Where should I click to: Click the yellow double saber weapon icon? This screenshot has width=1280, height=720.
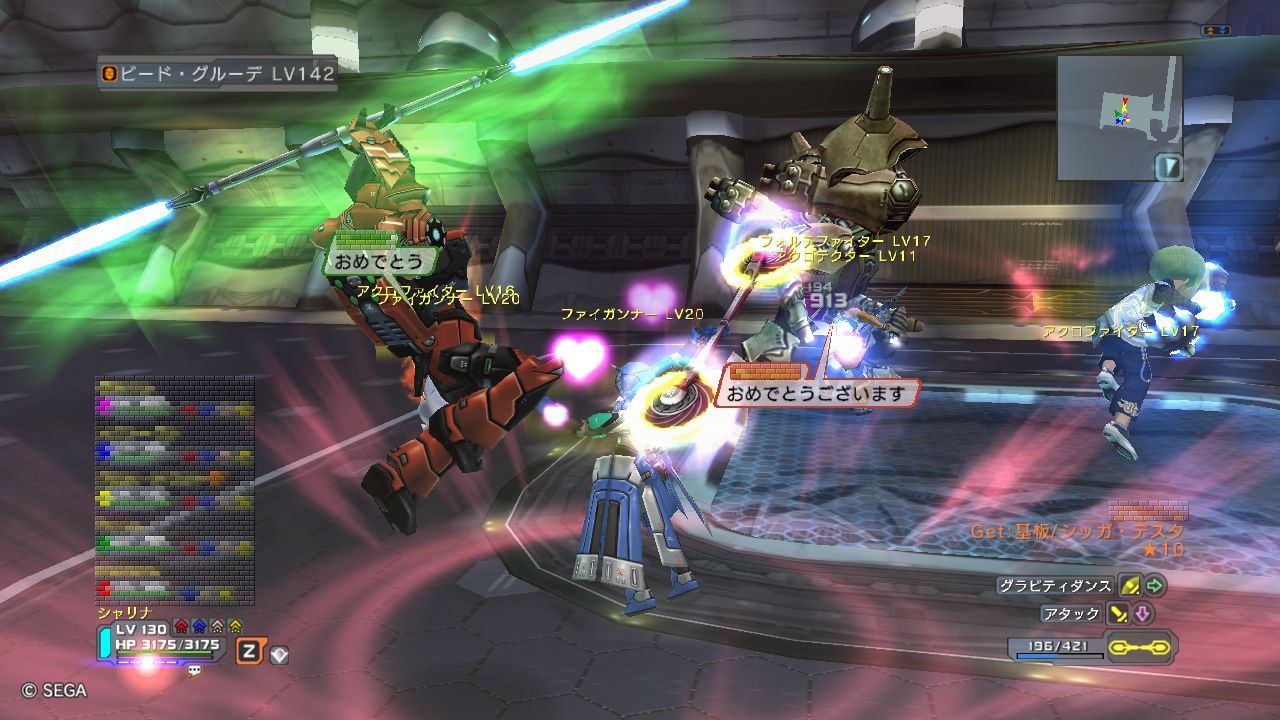coord(1141,647)
